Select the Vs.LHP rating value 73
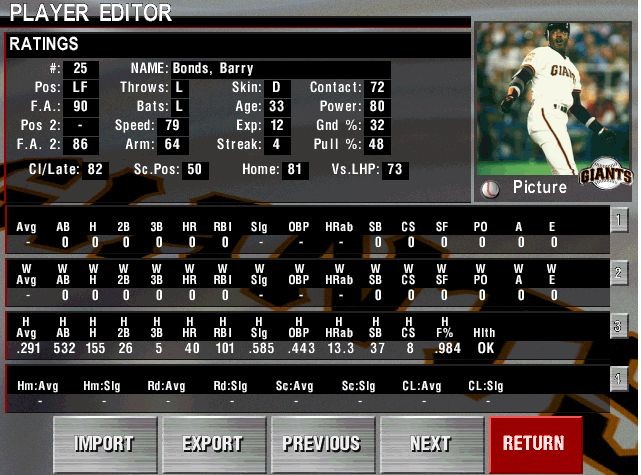The image size is (641, 475). 394,170
